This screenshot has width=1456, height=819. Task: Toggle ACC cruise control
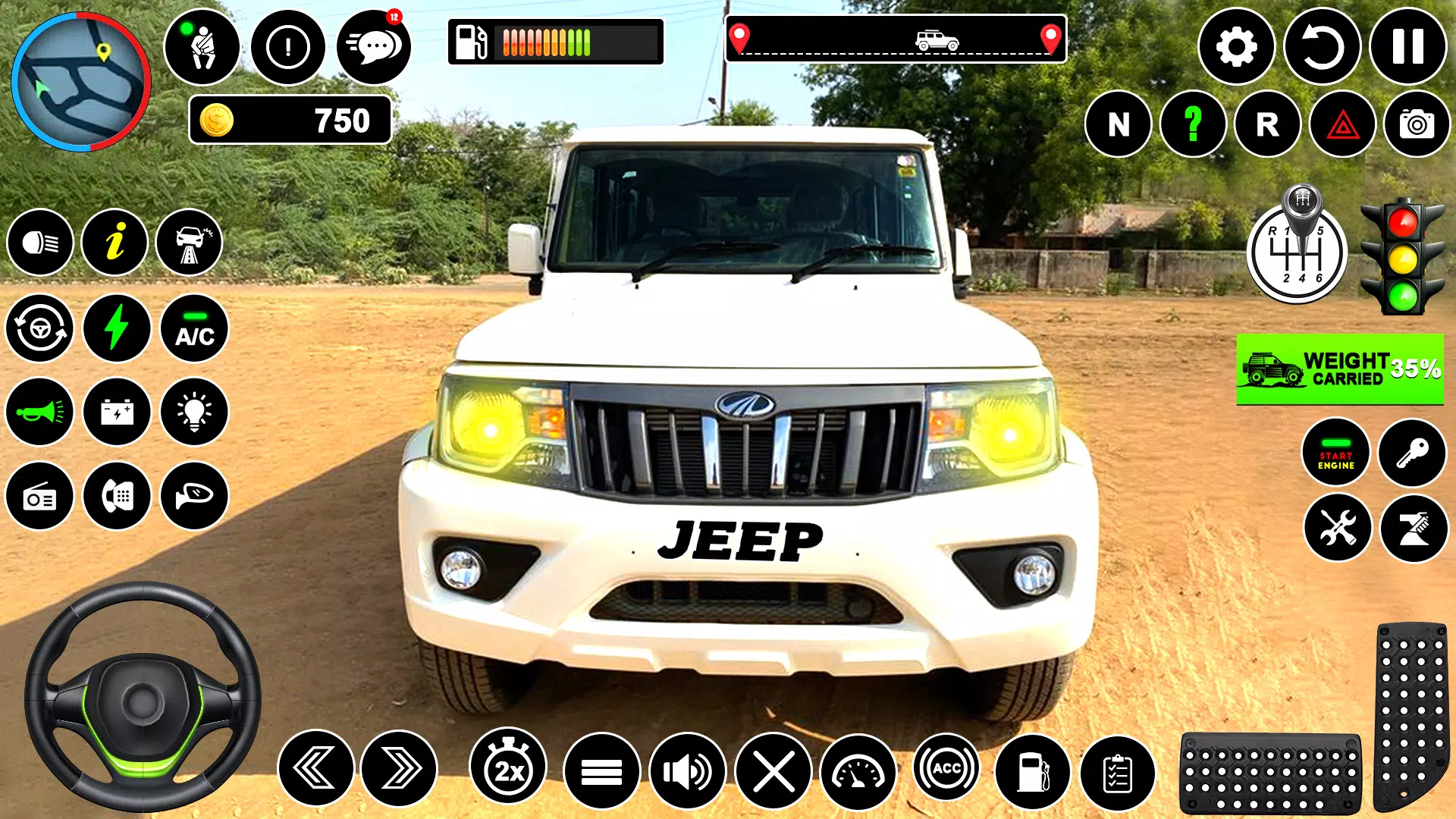[946, 769]
